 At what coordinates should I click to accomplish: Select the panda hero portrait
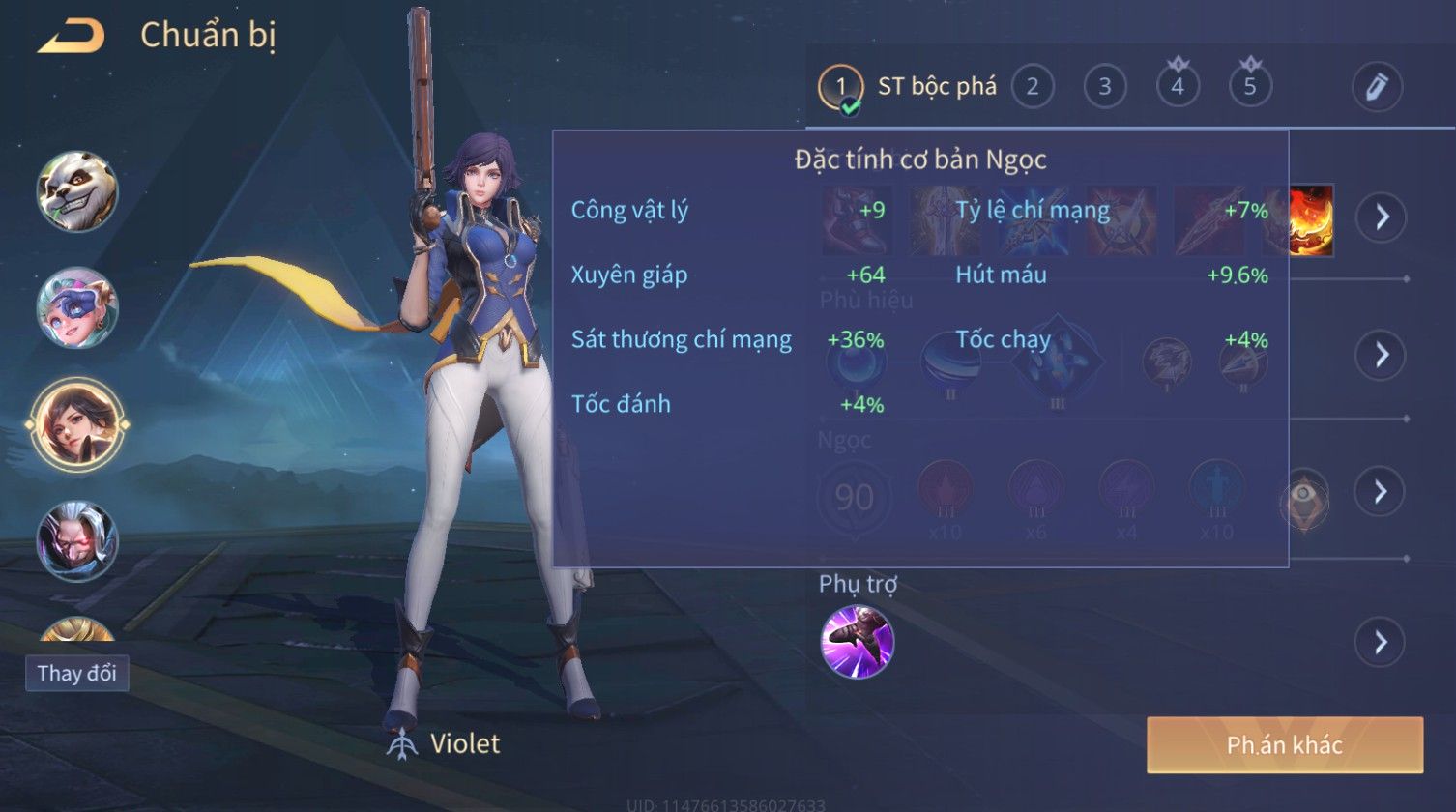[x=77, y=190]
